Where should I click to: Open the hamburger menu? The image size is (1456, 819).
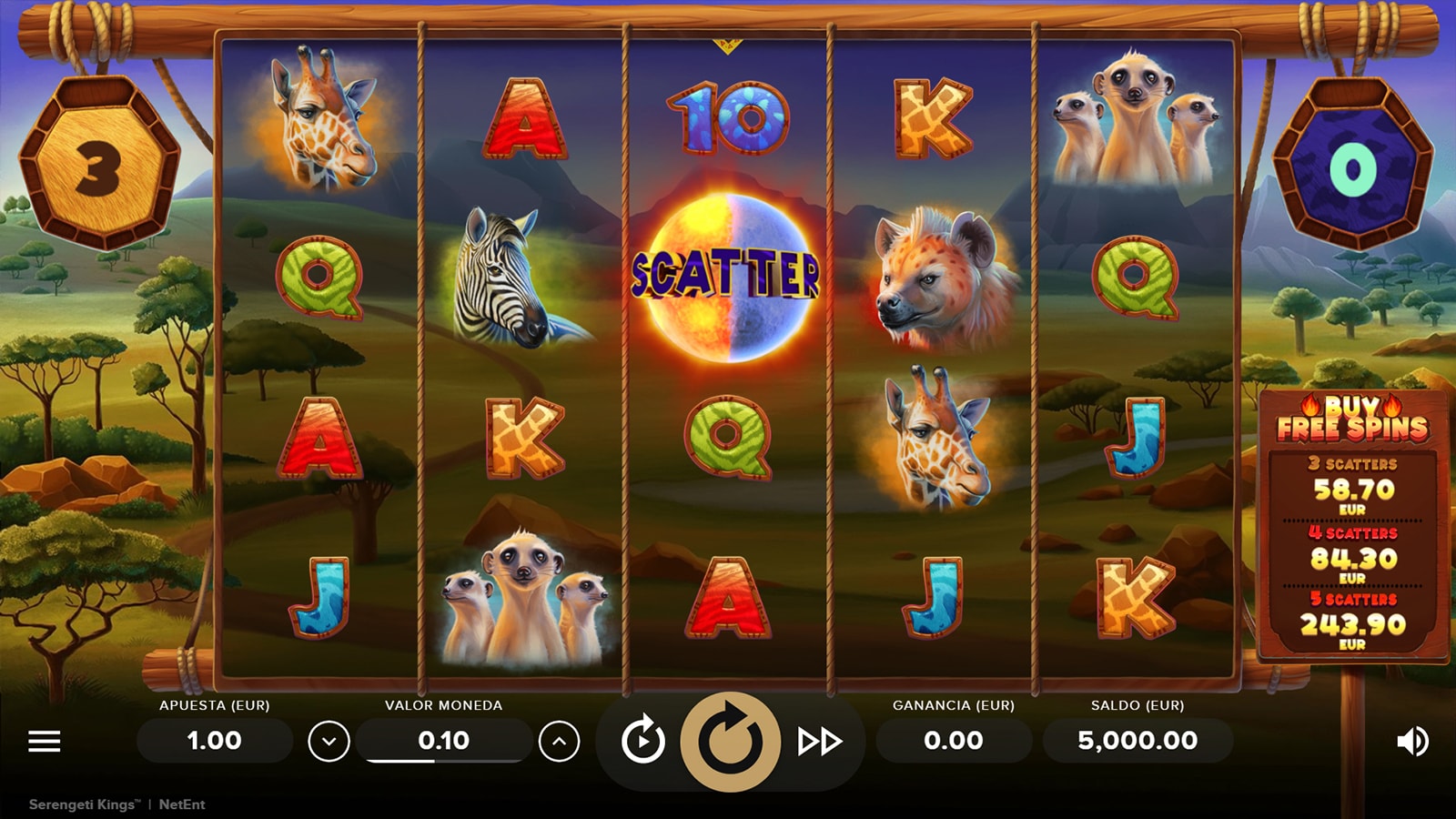[x=44, y=742]
